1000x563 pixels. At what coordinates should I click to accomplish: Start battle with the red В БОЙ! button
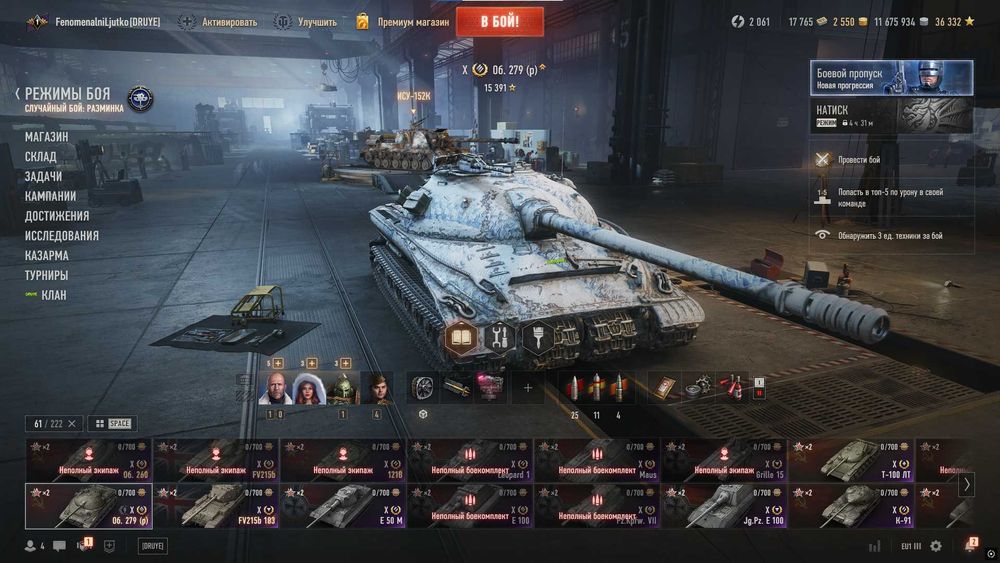click(x=499, y=21)
